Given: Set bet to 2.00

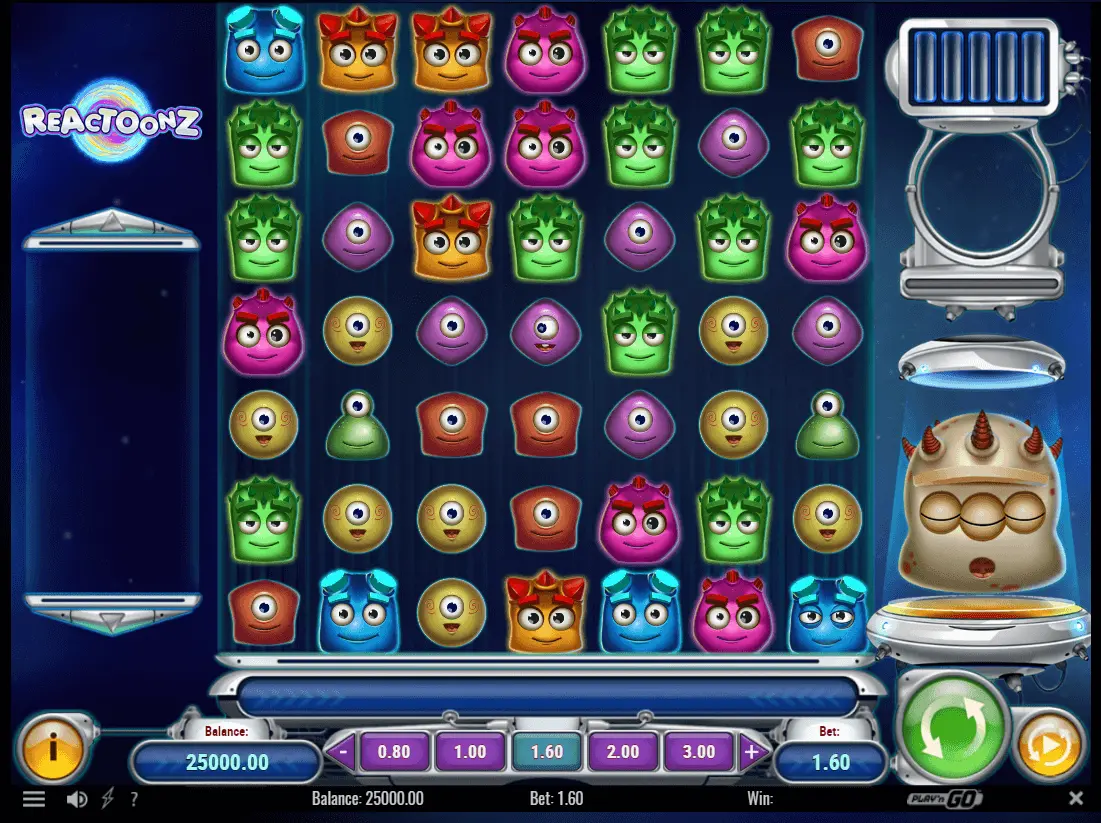Looking at the screenshot, I should [622, 752].
